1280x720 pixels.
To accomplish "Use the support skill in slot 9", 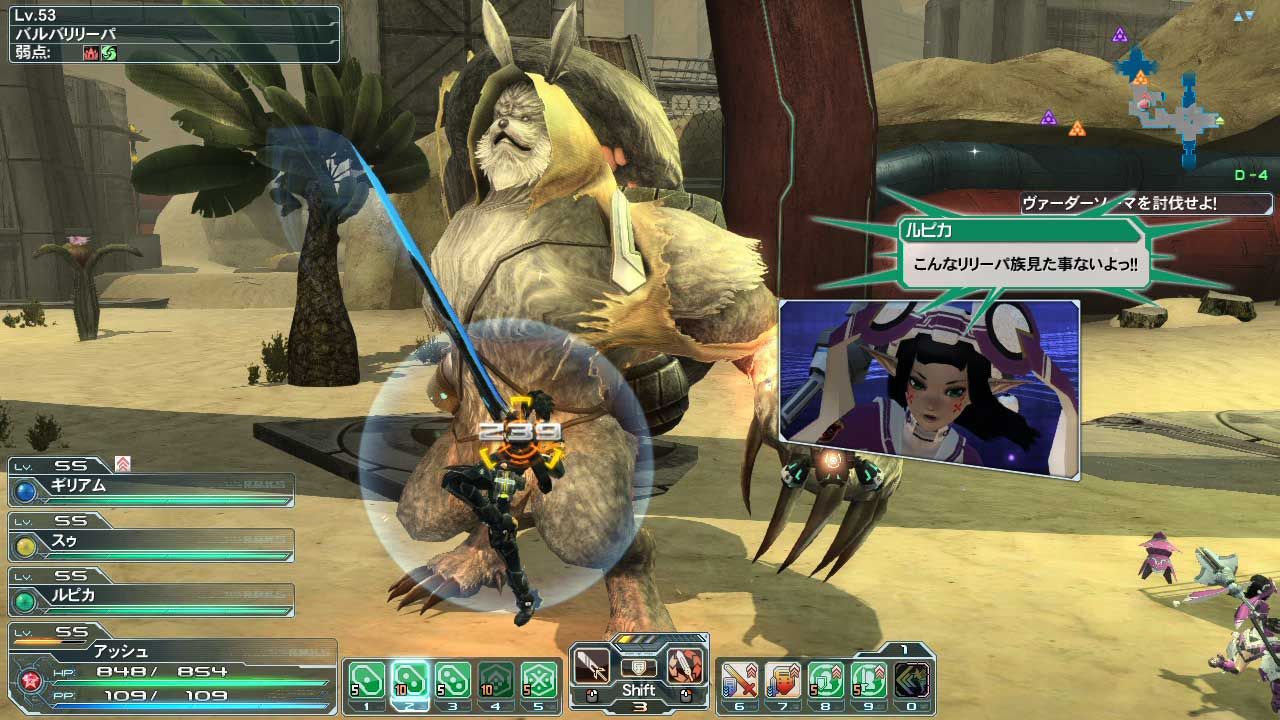I will click(x=869, y=679).
